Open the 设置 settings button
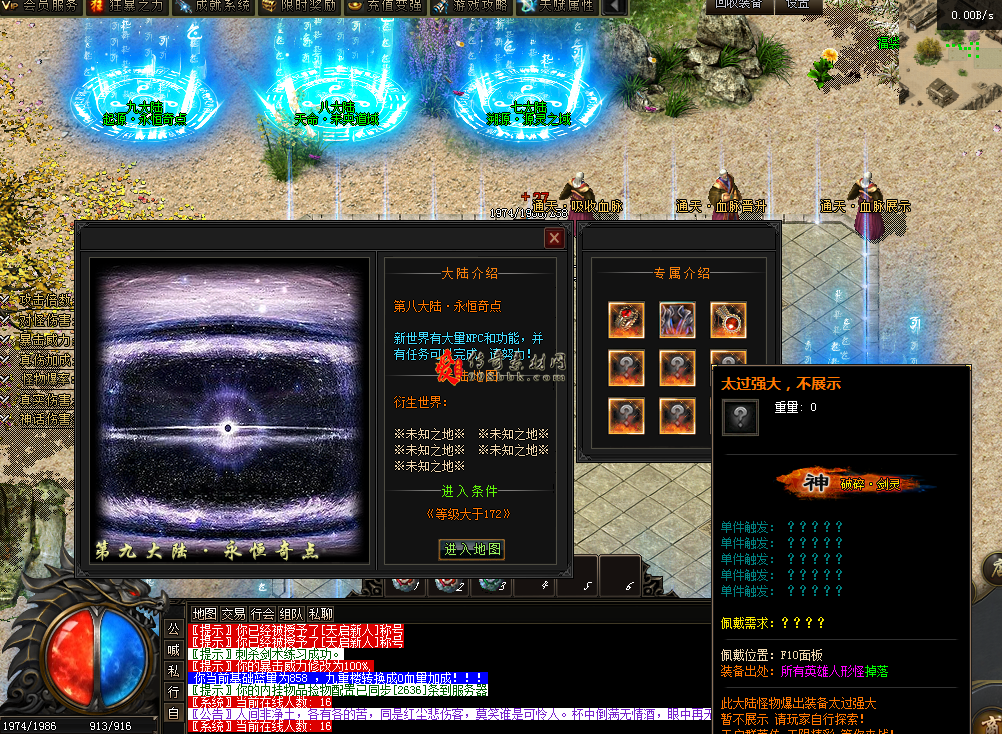This screenshot has width=1002, height=734. tap(797, 5)
